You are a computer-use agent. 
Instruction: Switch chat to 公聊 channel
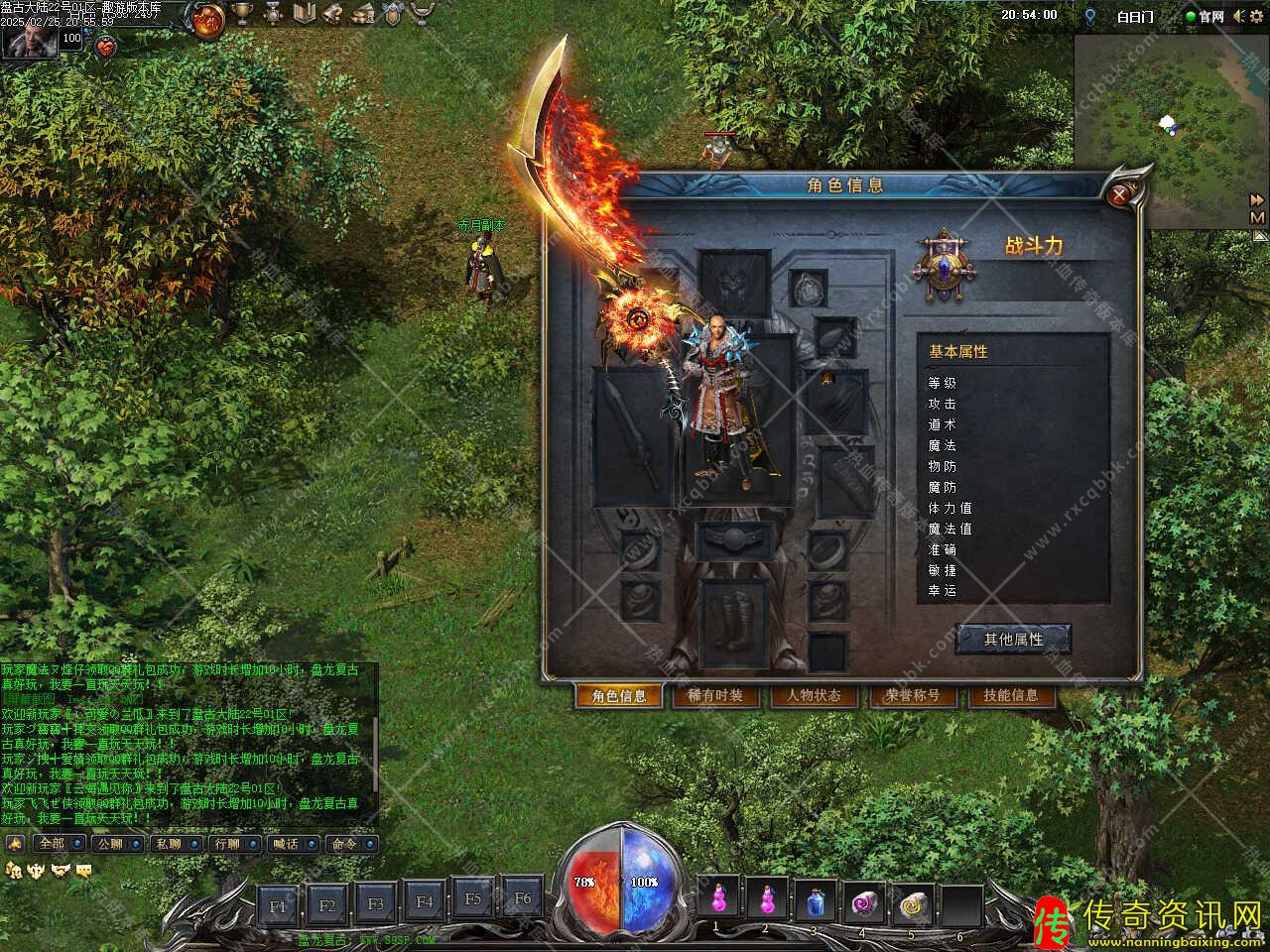(x=116, y=844)
